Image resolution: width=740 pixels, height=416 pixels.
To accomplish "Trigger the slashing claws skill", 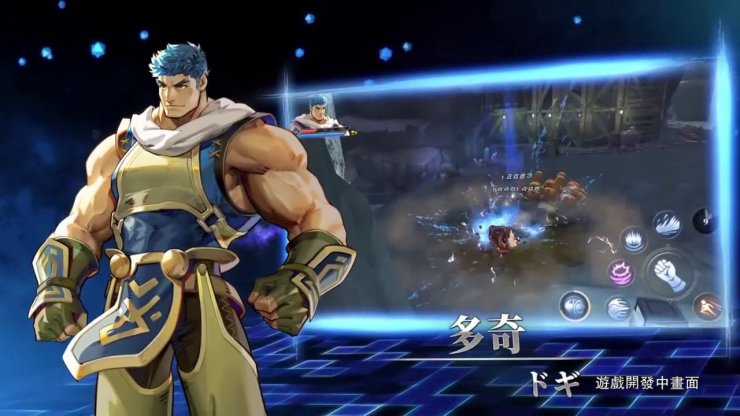I will [x=668, y=226].
